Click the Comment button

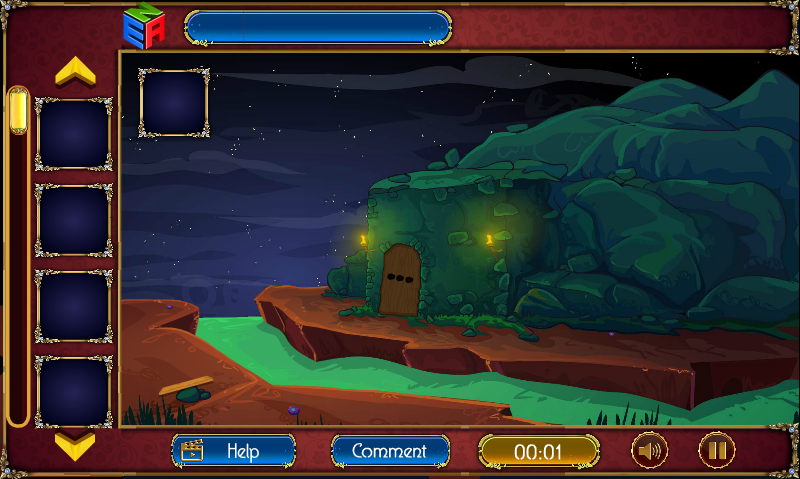tap(389, 451)
